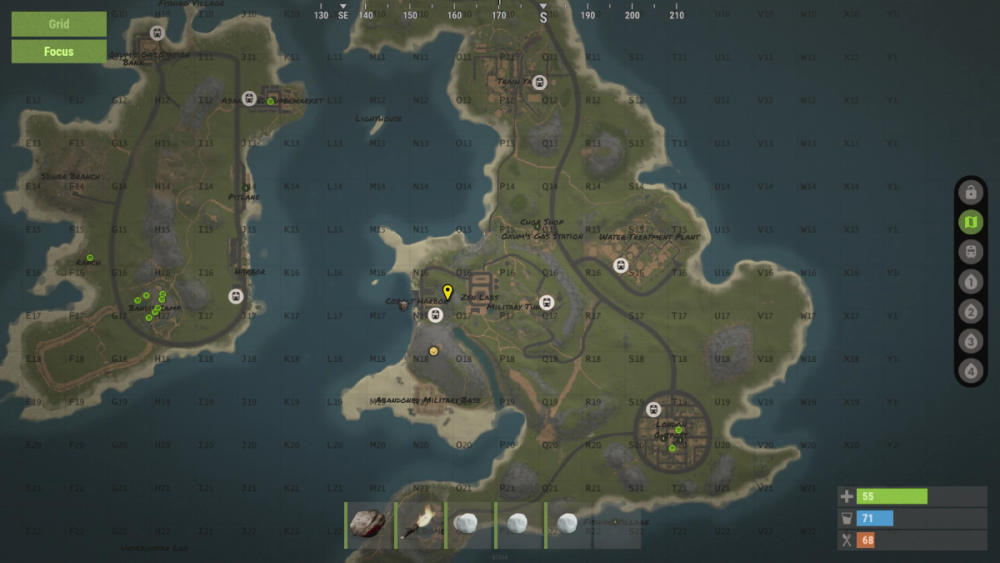Select map layer number 1

970,282
